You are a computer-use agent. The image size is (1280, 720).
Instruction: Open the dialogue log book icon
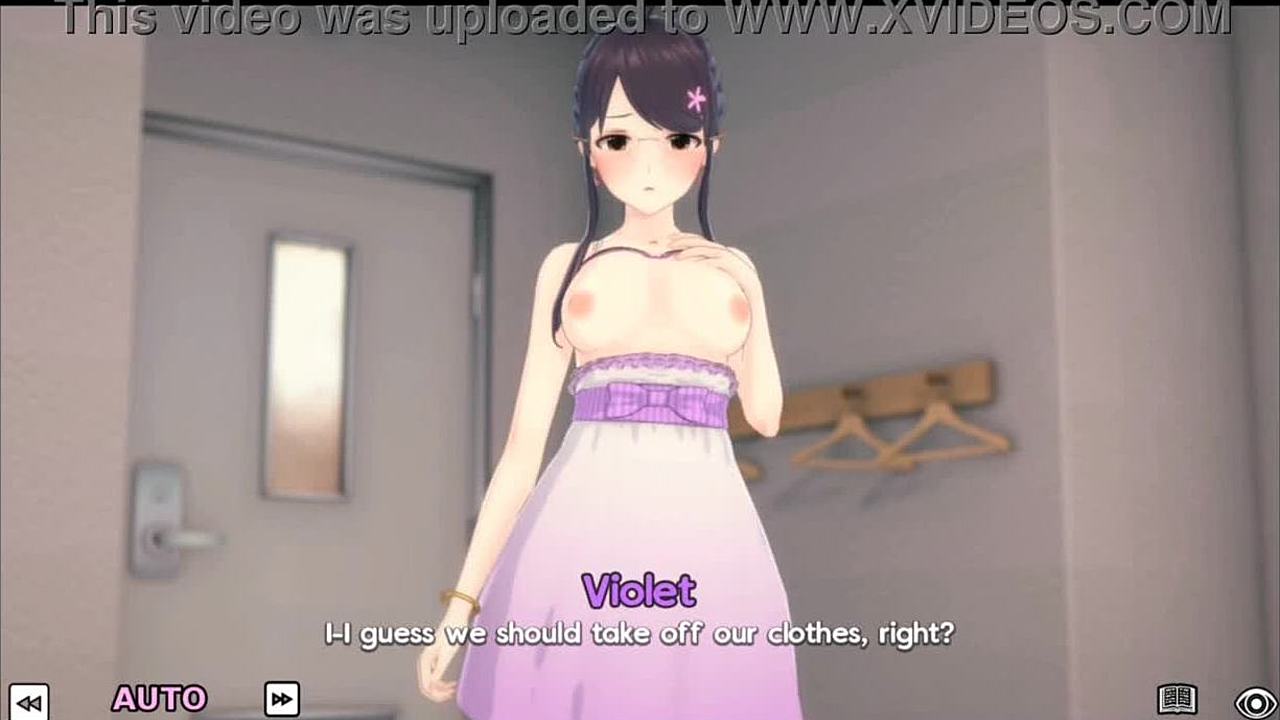tap(1177, 699)
